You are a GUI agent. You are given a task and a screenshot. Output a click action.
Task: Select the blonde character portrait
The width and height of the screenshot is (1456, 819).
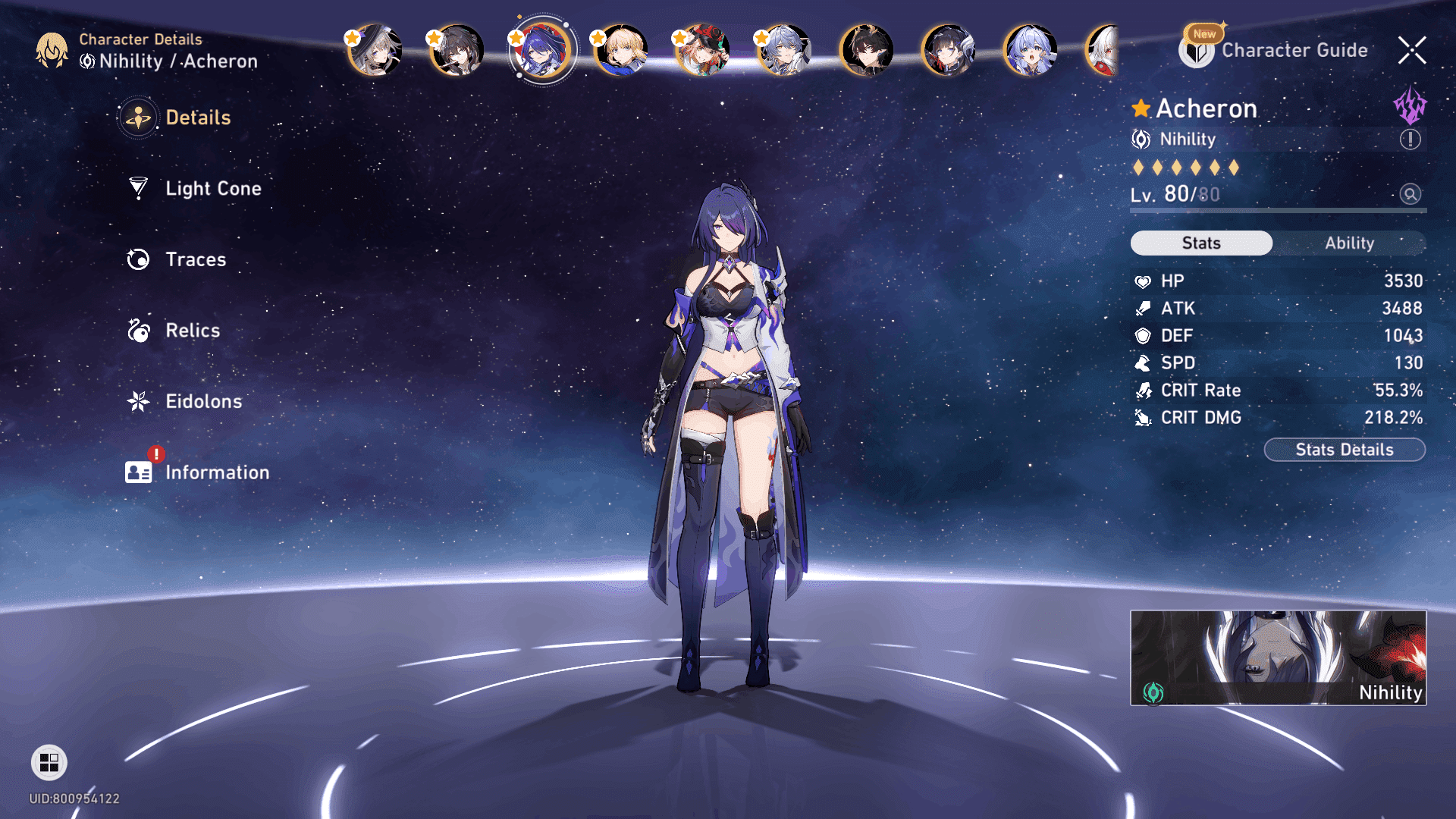click(x=622, y=51)
